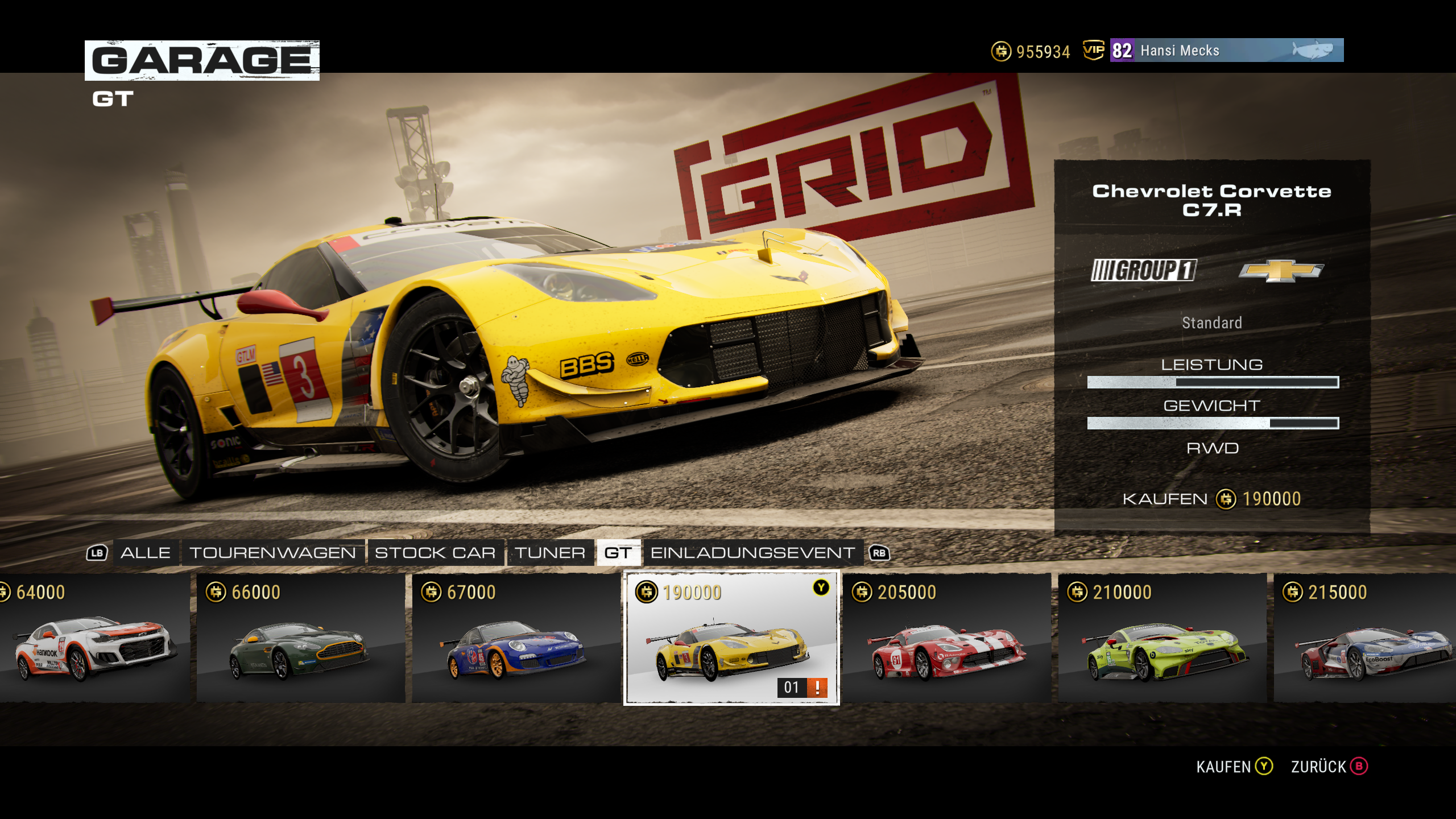Open the TUNER category filter

point(549,552)
